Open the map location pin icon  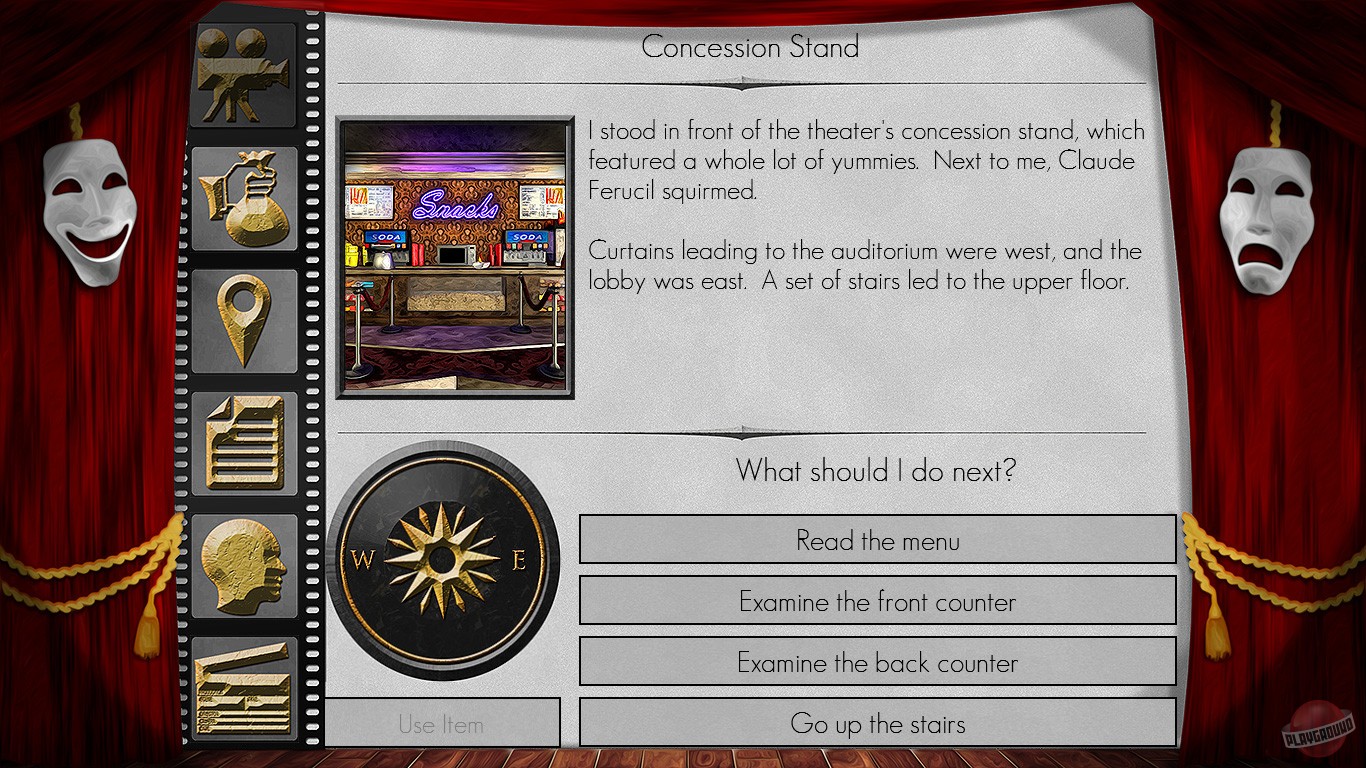(x=243, y=320)
